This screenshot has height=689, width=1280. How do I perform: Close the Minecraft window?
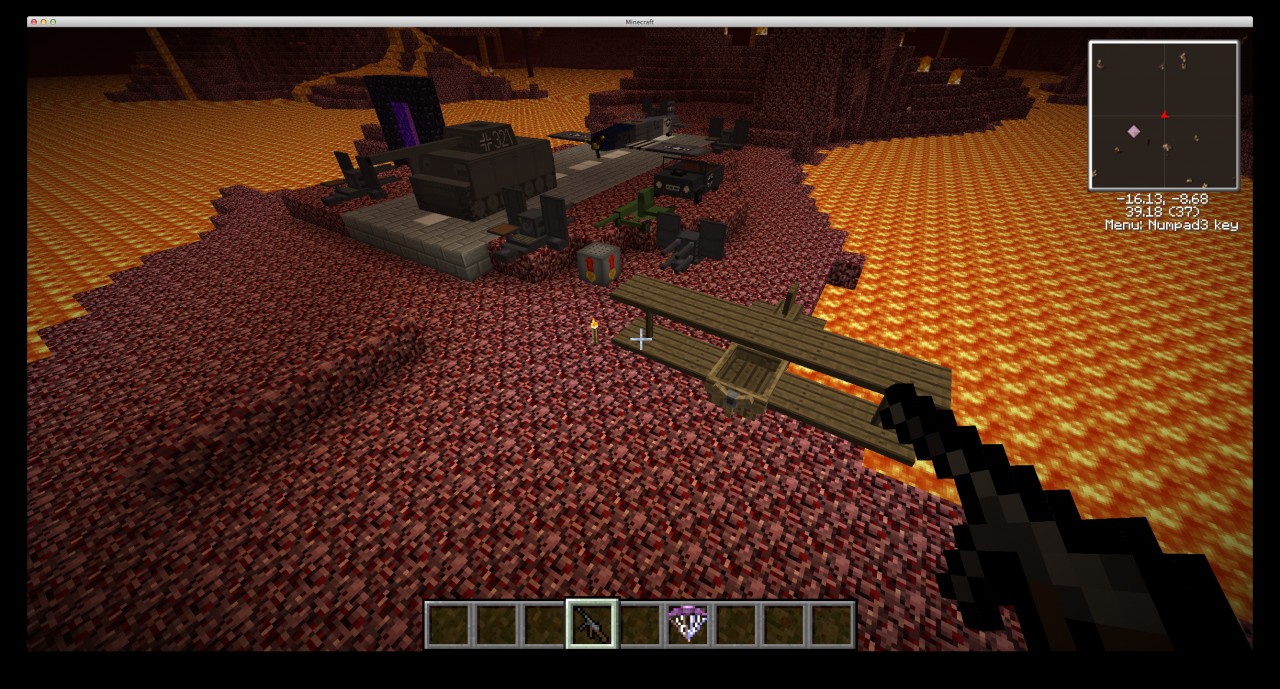tap(34, 21)
